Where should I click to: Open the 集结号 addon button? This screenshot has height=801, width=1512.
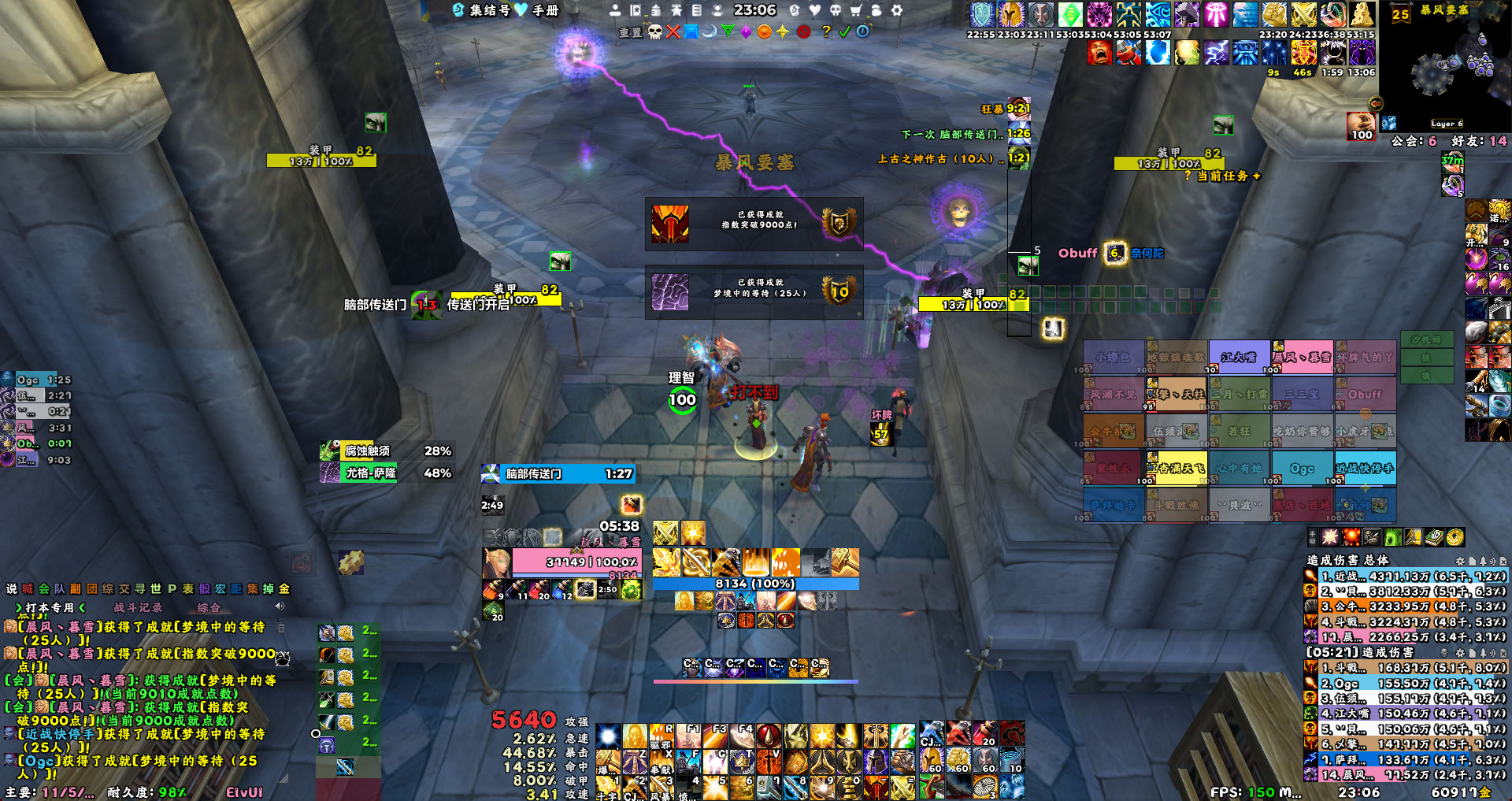(482, 10)
